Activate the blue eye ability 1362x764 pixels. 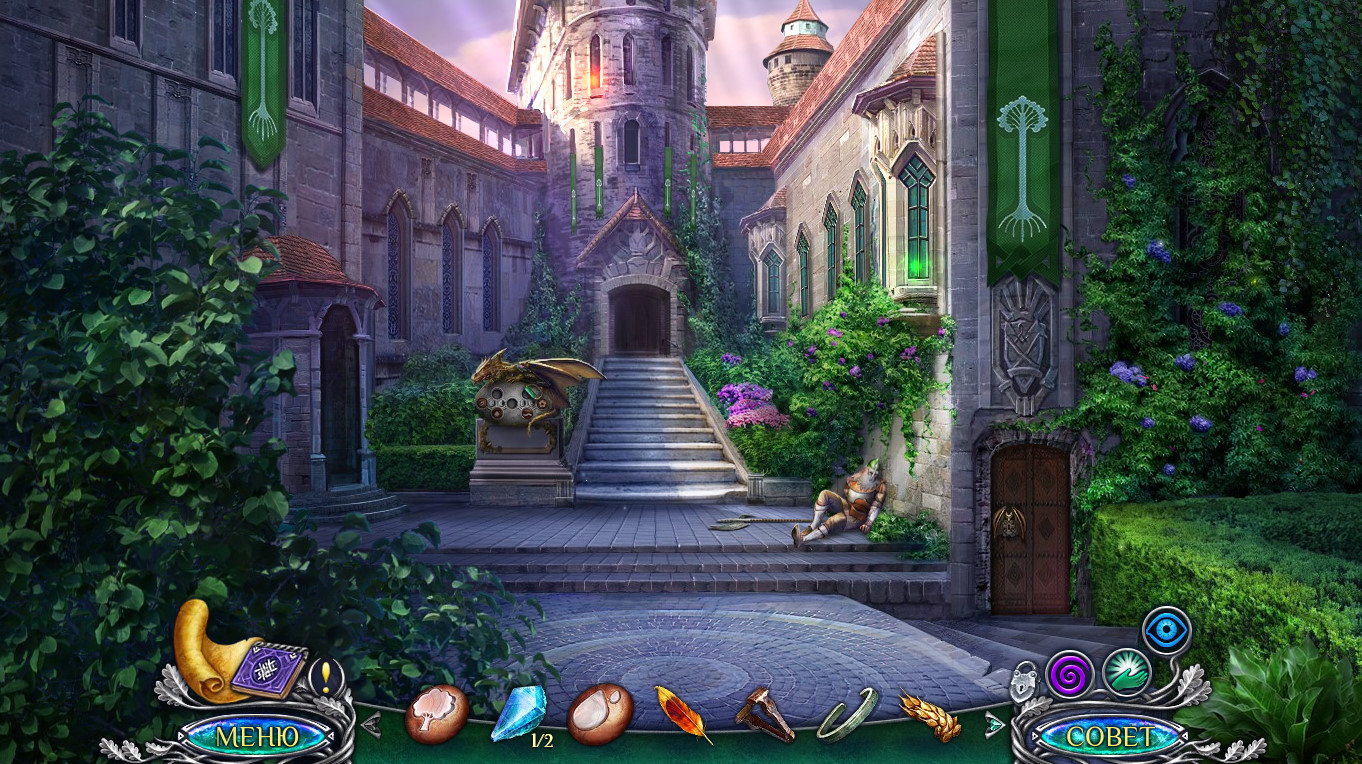pos(1166,630)
